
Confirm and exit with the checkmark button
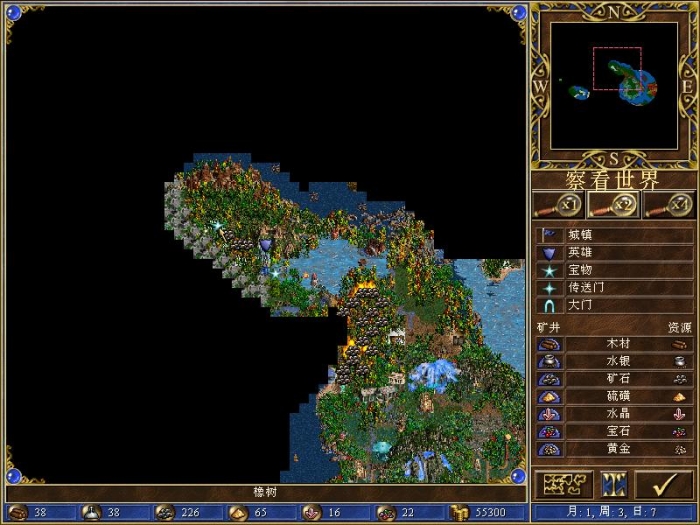click(662, 485)
